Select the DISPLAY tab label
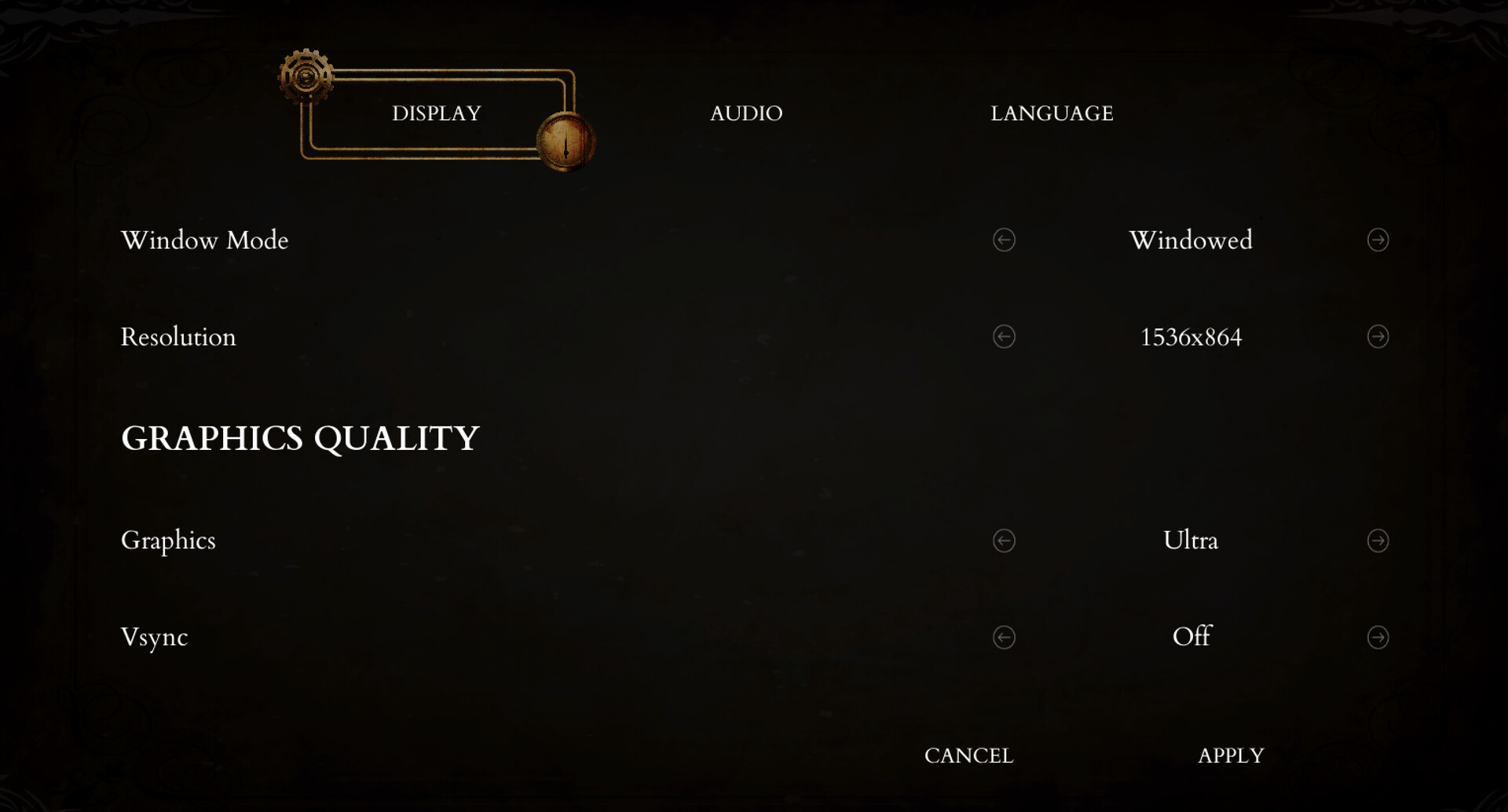This screenshot has height=812, width=1508. 436,113
